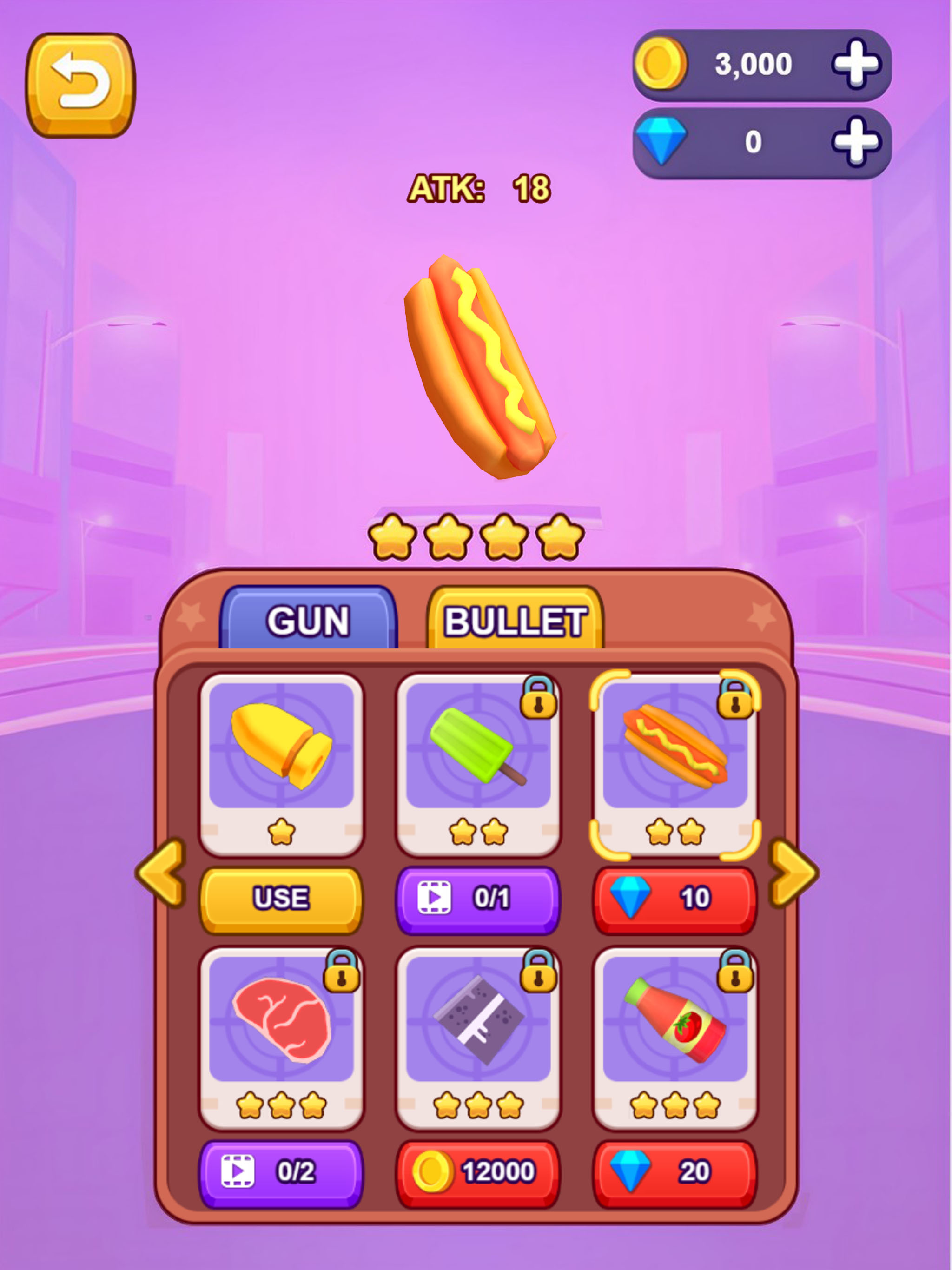
Task: Switch to the GUN tab
Action: 308,620
